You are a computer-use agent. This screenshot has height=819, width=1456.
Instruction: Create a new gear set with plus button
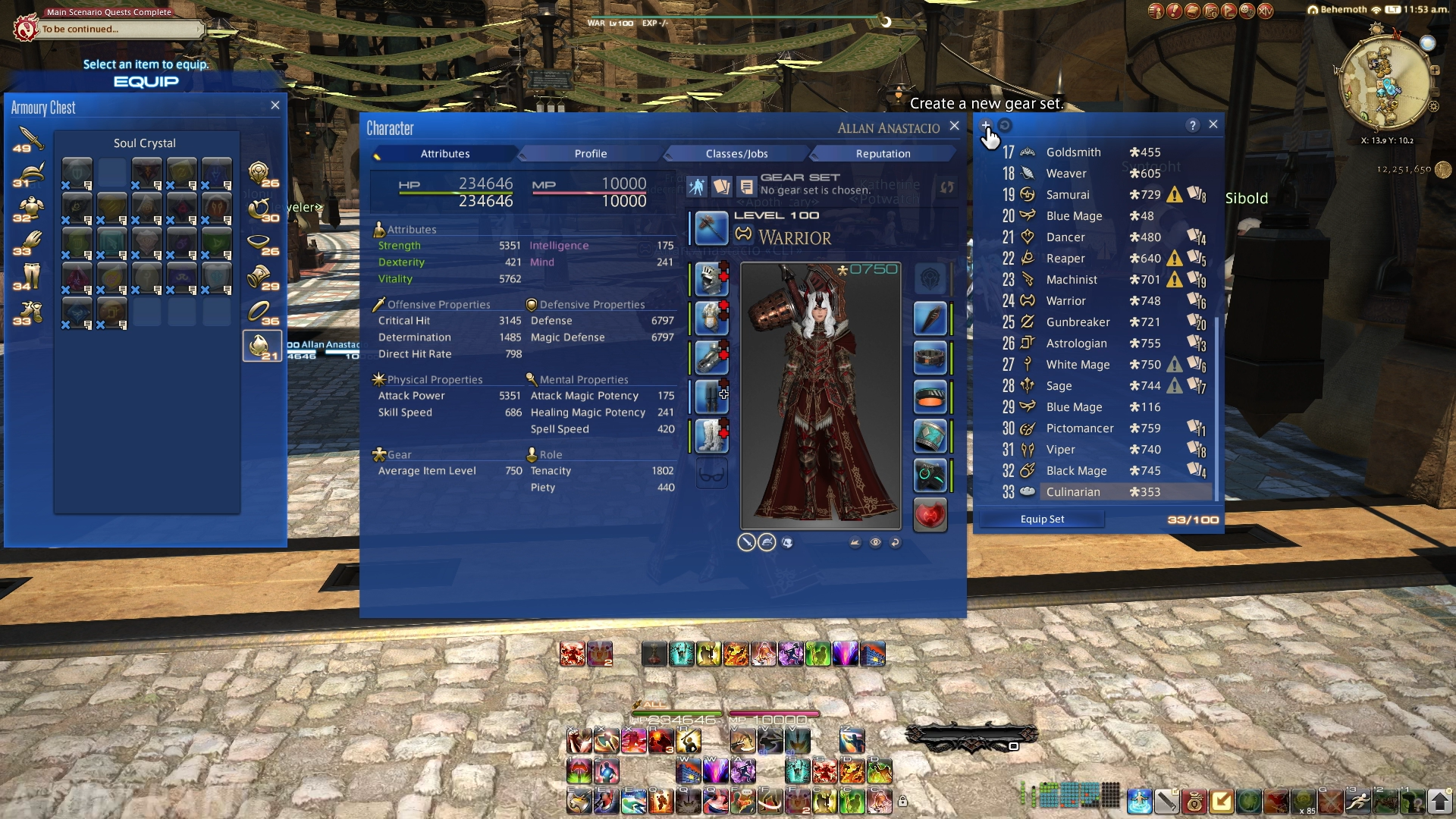click(x=985, y=125)
